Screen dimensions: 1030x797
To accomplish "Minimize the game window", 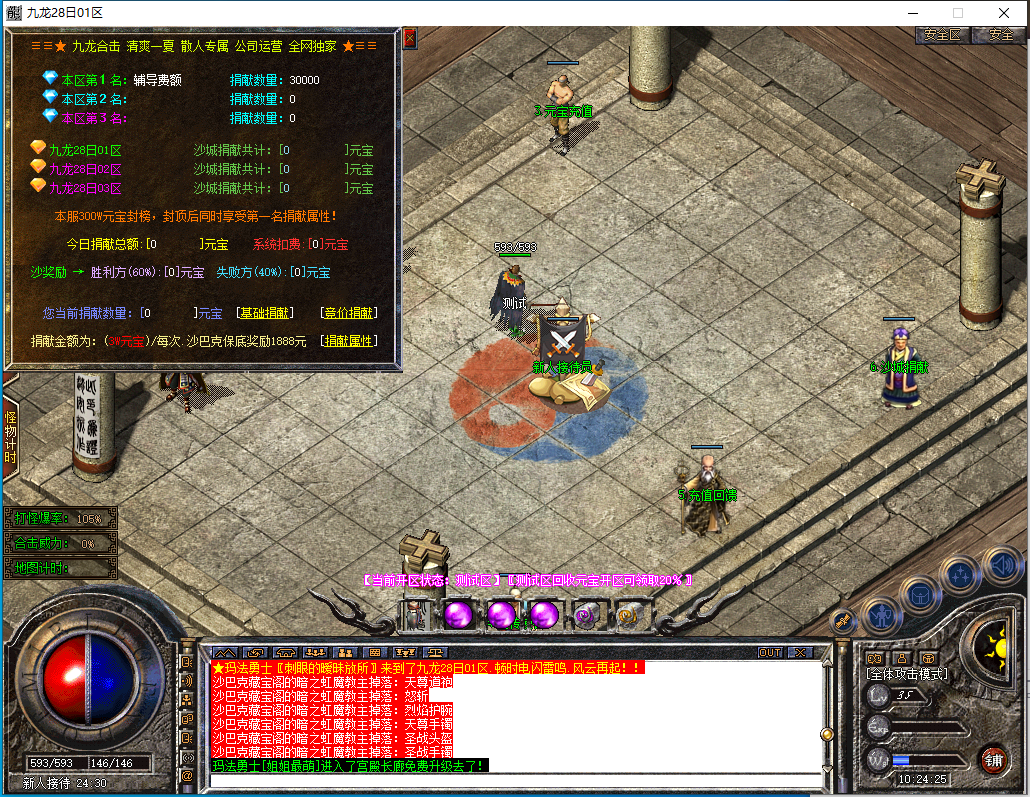I will pos(911,12).
